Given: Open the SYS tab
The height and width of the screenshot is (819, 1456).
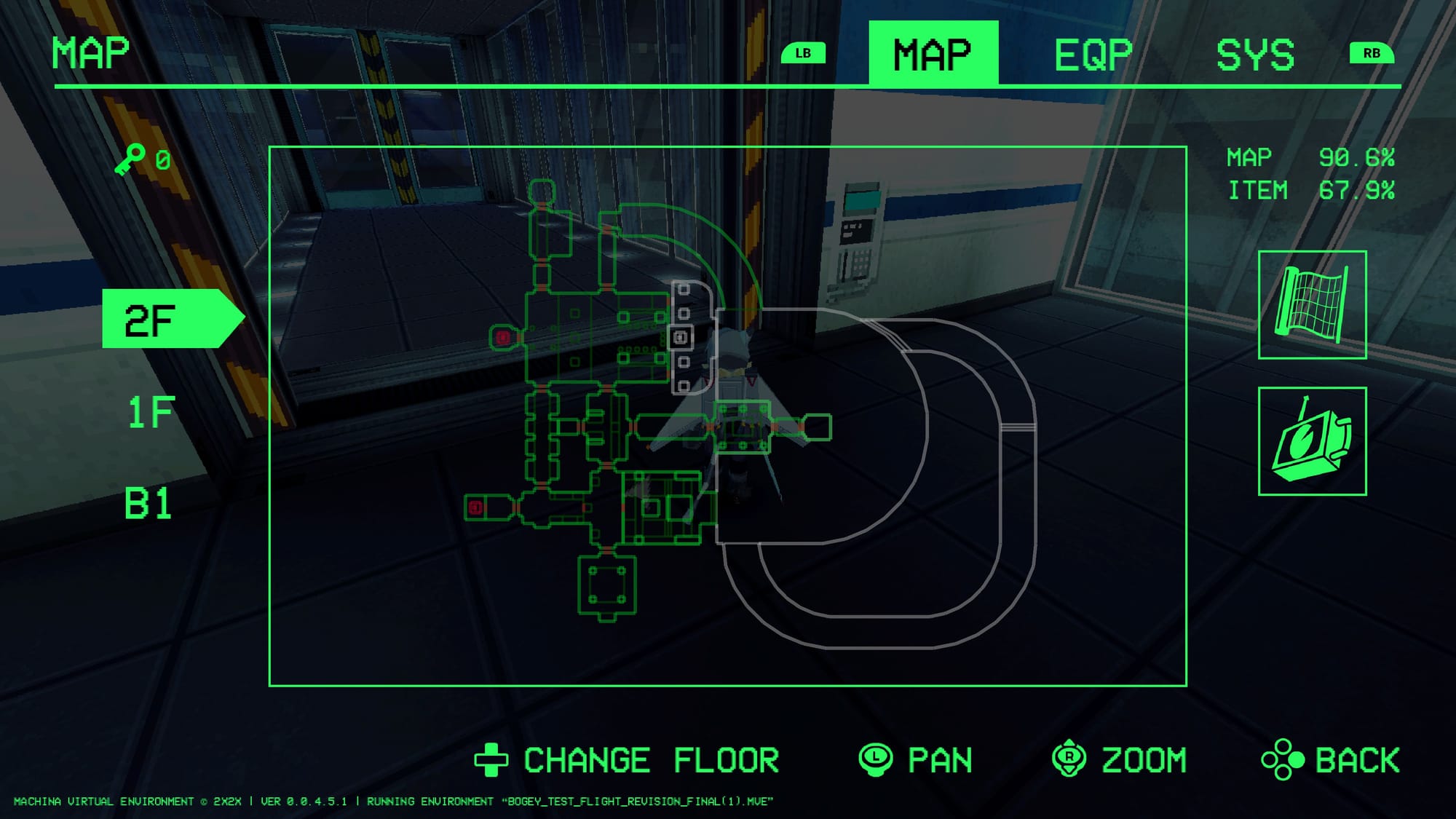Looking at the screenshot, I should click(x=1255, y=55).
